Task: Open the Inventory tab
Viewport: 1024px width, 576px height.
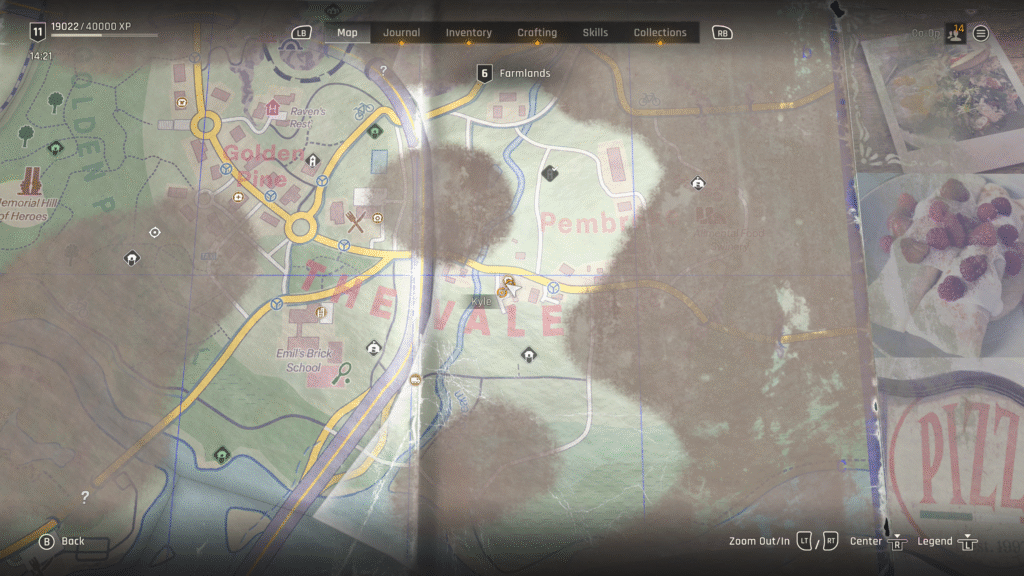Action: (x=468, y=33)
